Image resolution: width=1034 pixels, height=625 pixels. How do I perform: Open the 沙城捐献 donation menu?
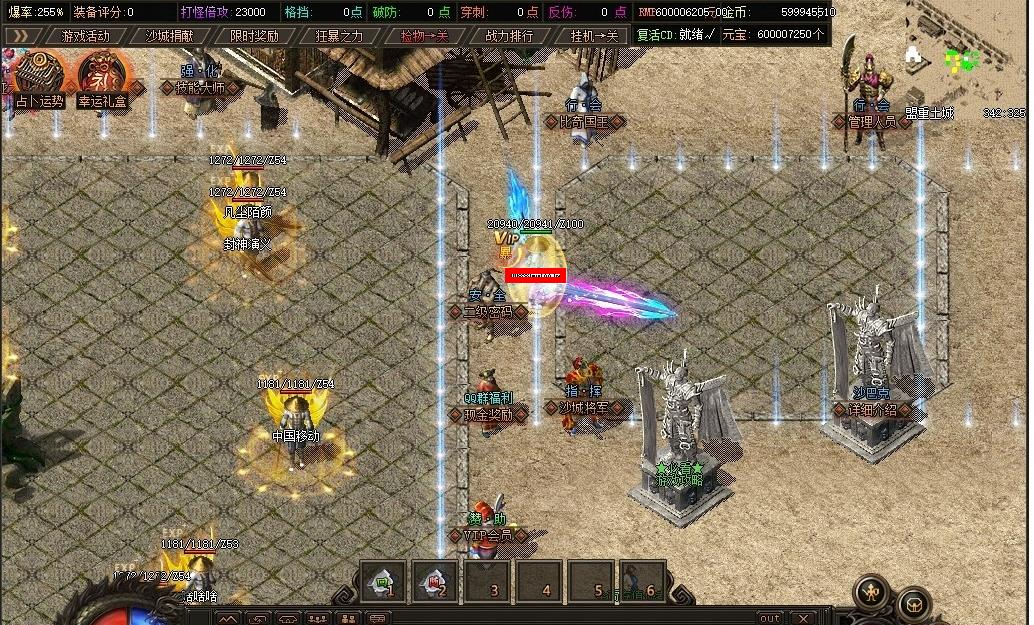[170, 36]
